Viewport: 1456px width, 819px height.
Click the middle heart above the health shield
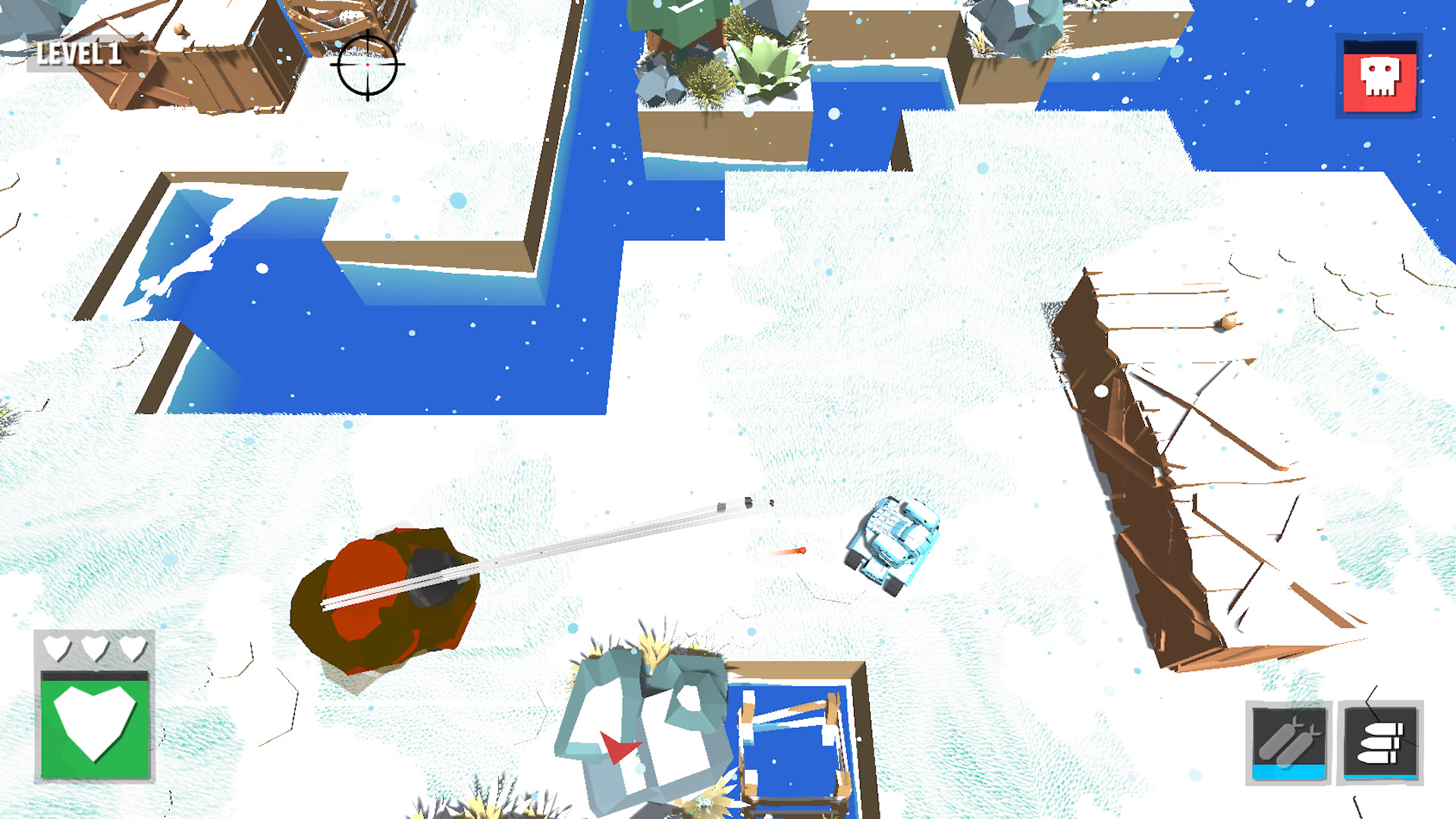tap(96, 648)
